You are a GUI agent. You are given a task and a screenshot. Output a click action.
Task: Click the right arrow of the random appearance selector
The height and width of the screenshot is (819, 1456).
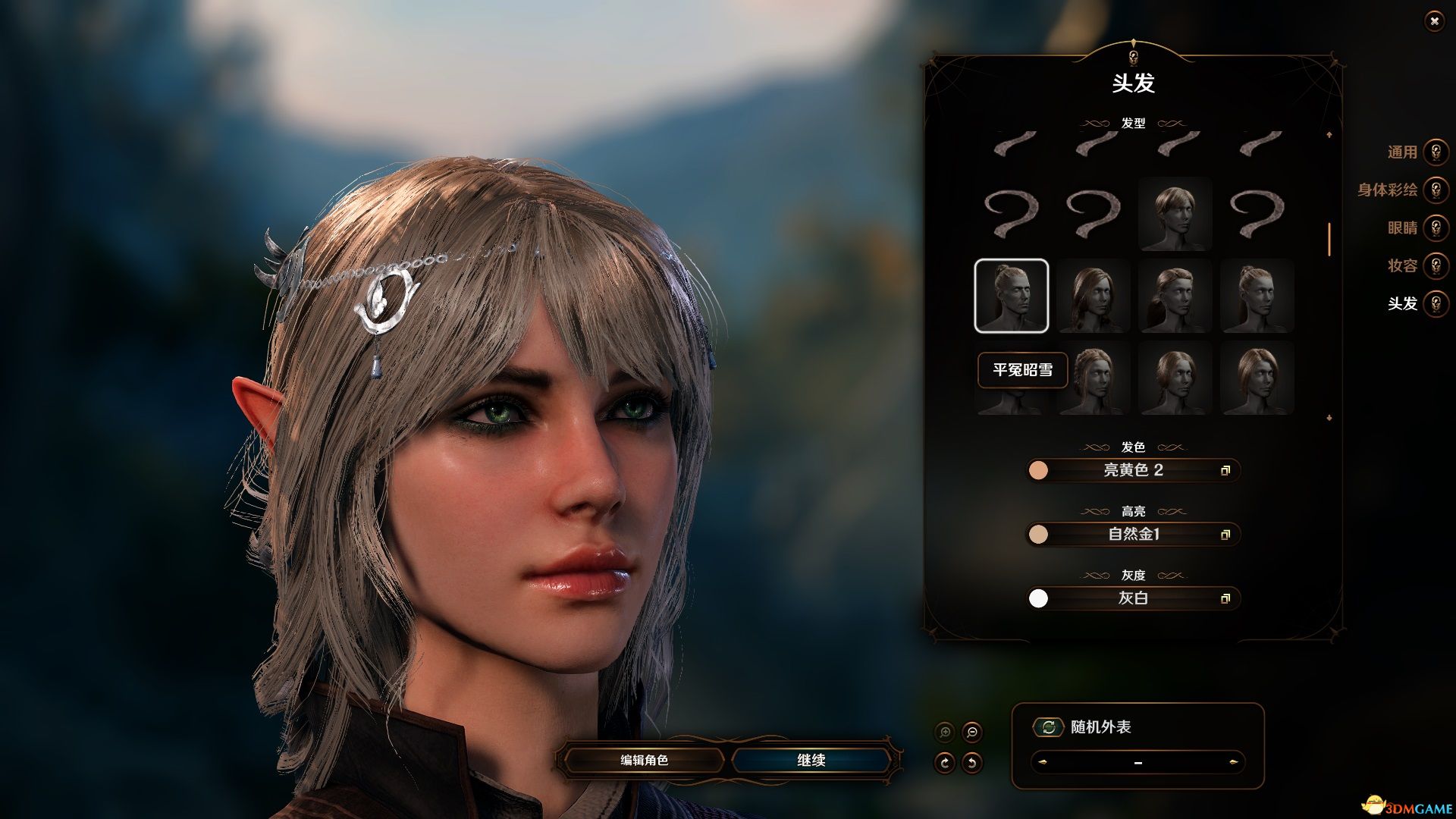pos(1233,762)
